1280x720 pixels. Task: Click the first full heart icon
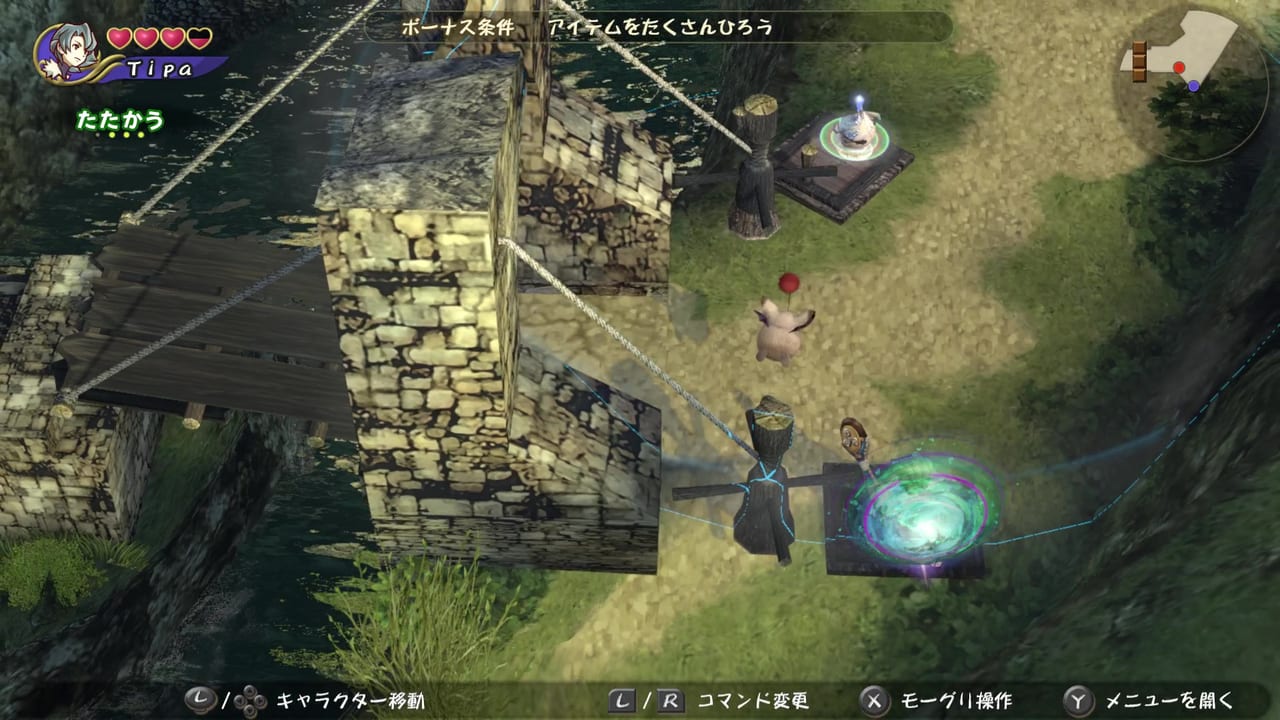(119, 38)
